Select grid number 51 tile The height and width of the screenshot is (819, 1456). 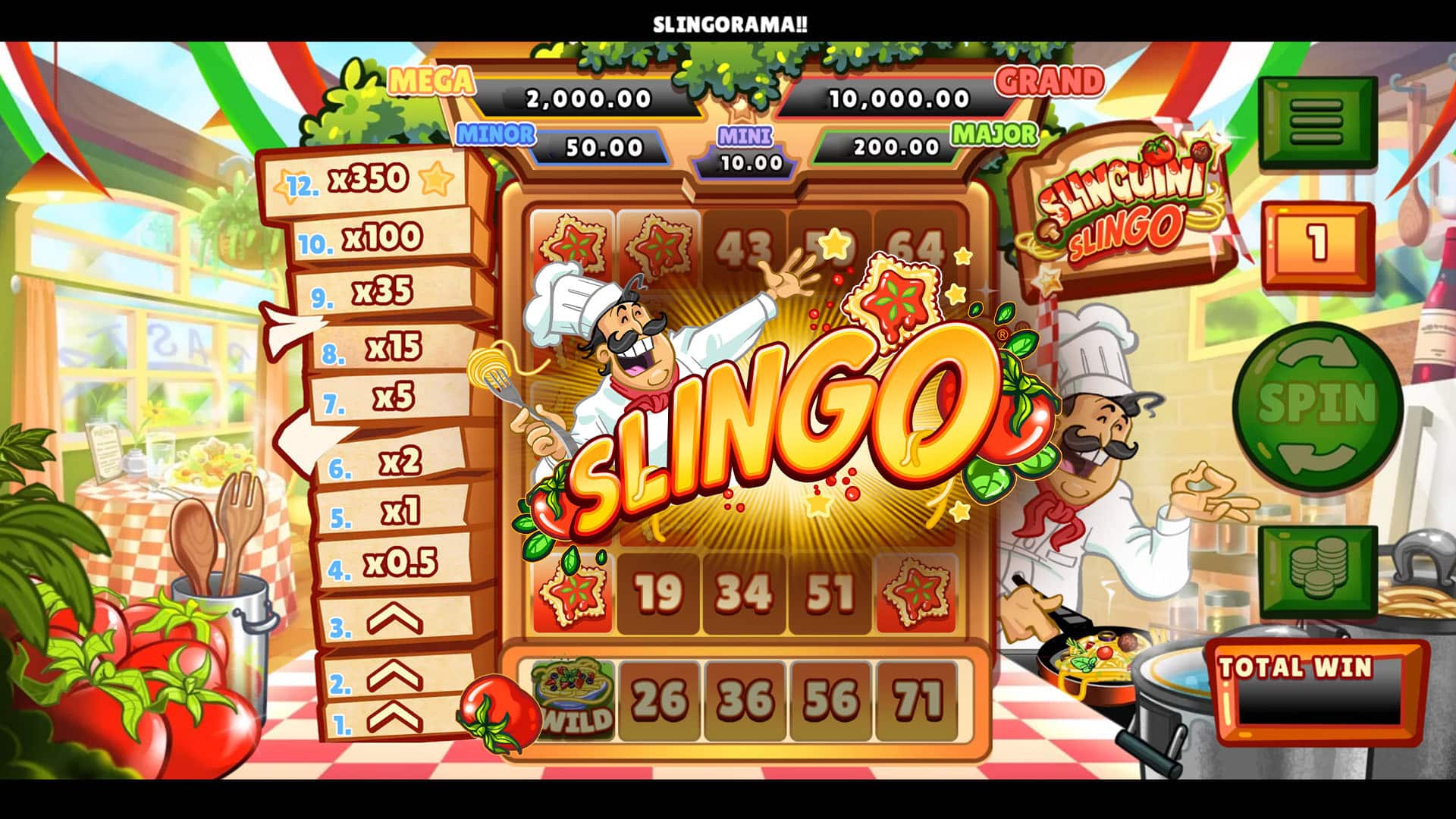point(830,593)
